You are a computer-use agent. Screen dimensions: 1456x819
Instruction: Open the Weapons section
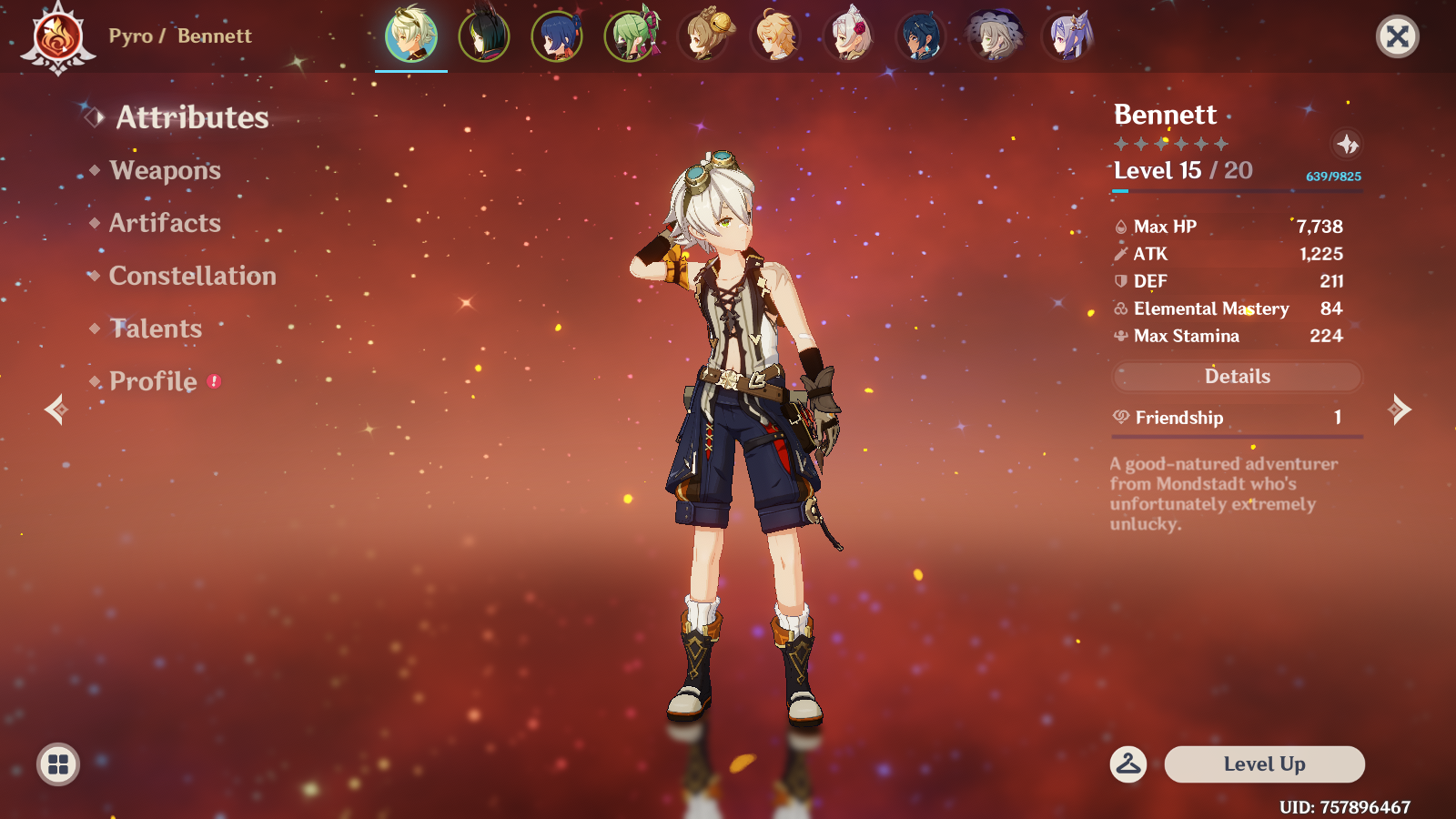click(165, 171)
